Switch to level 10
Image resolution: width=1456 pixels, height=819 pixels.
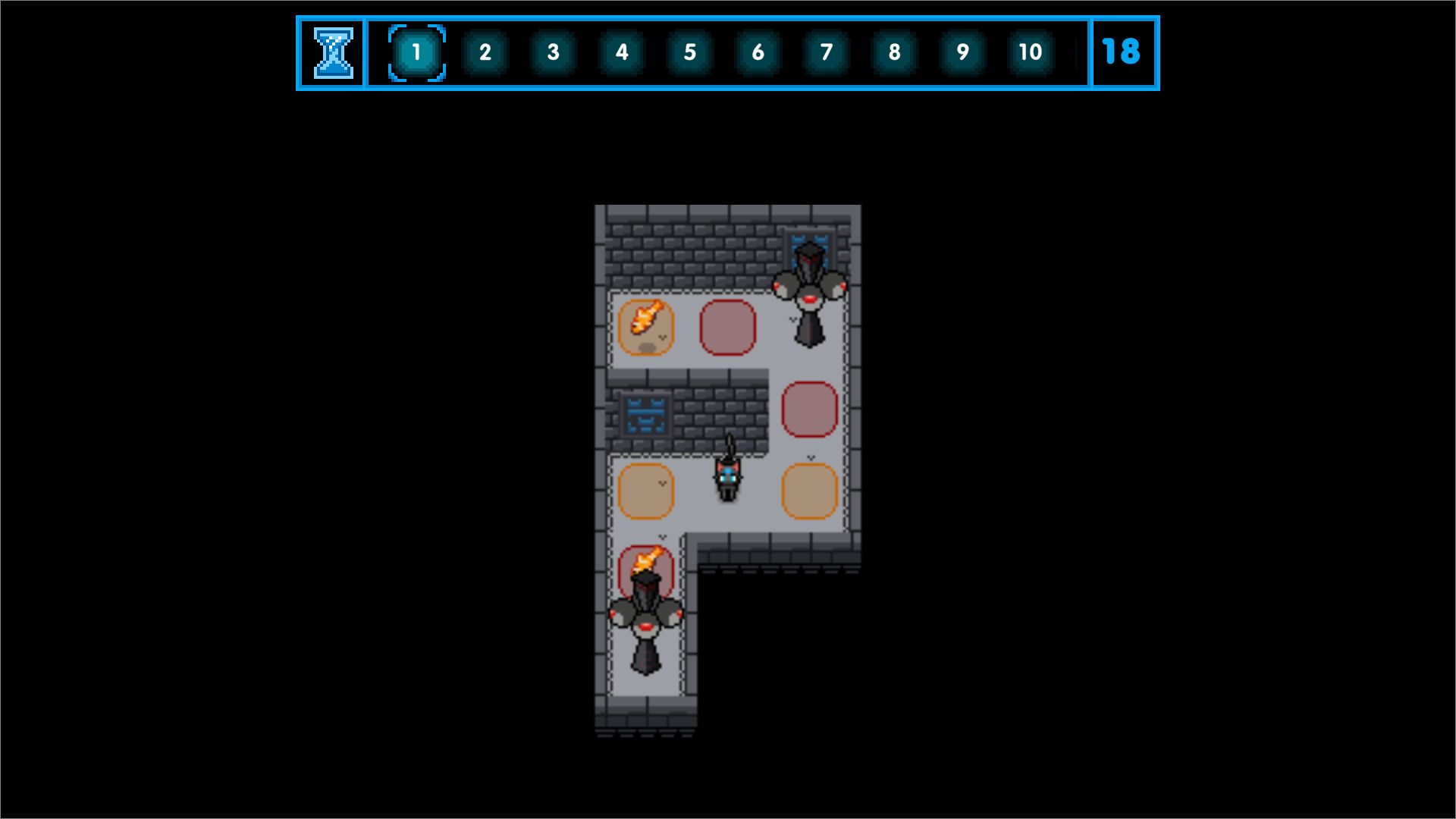(x=1030, y=52)
